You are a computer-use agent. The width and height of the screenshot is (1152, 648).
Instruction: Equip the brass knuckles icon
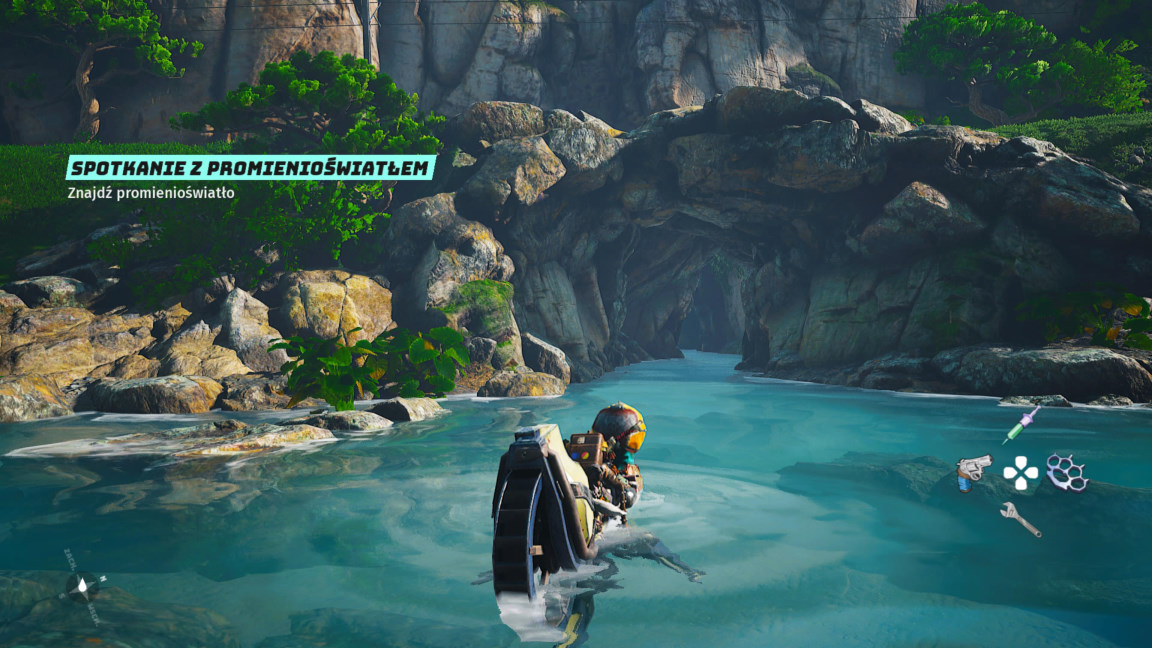point(1067,472)
